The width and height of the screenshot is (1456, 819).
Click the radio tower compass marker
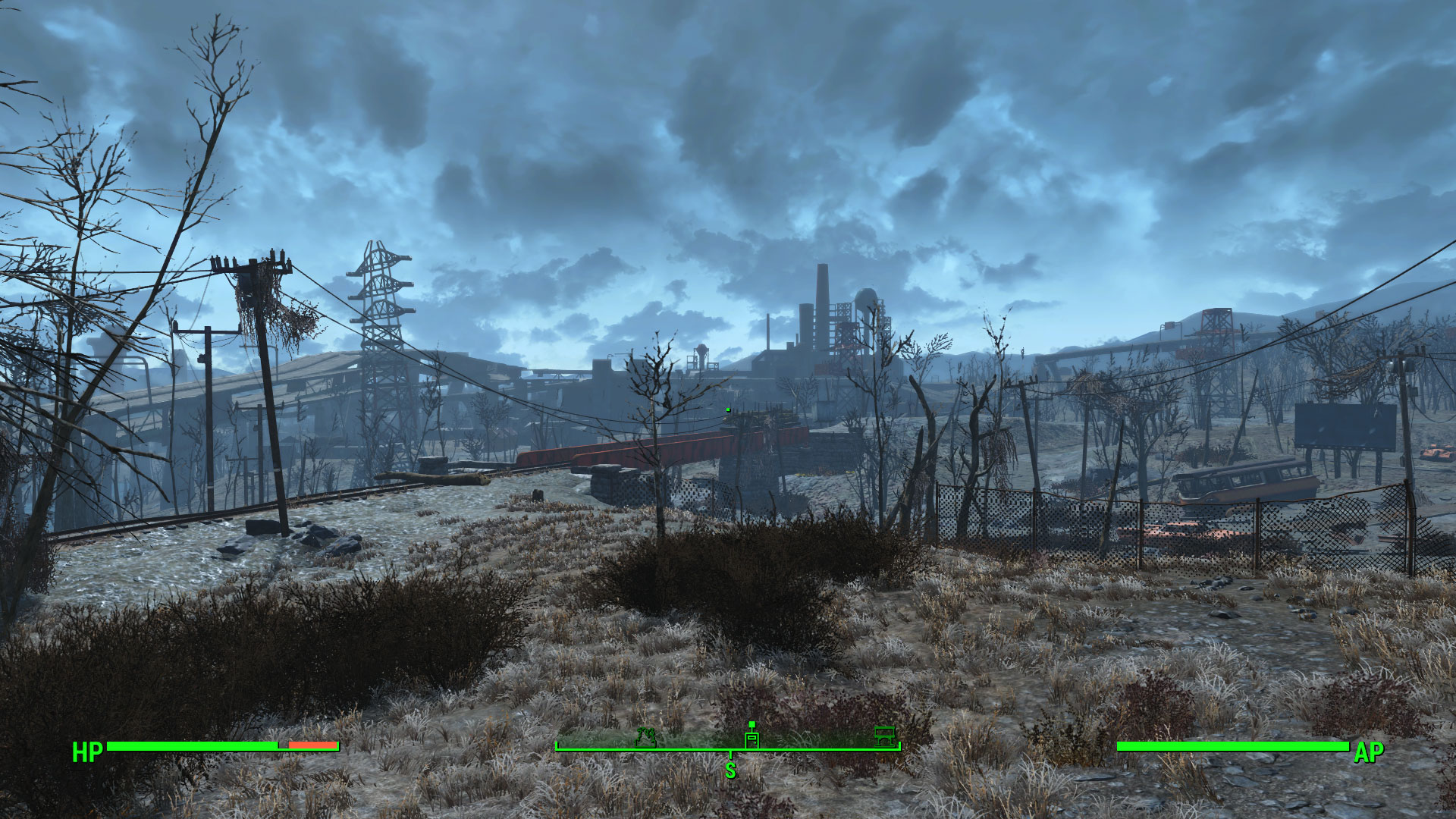(752, 736)
